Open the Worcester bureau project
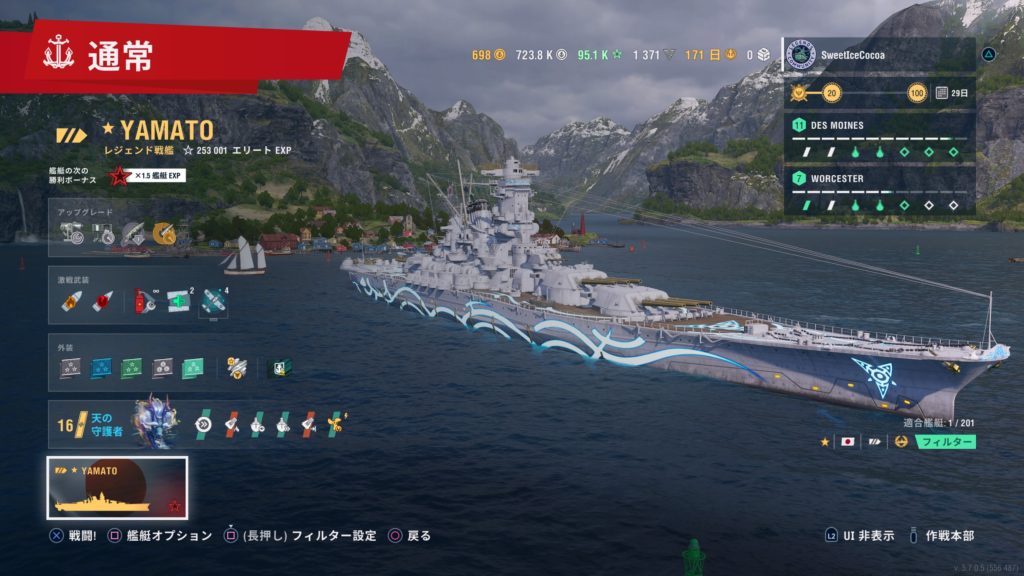 (878, 191)
